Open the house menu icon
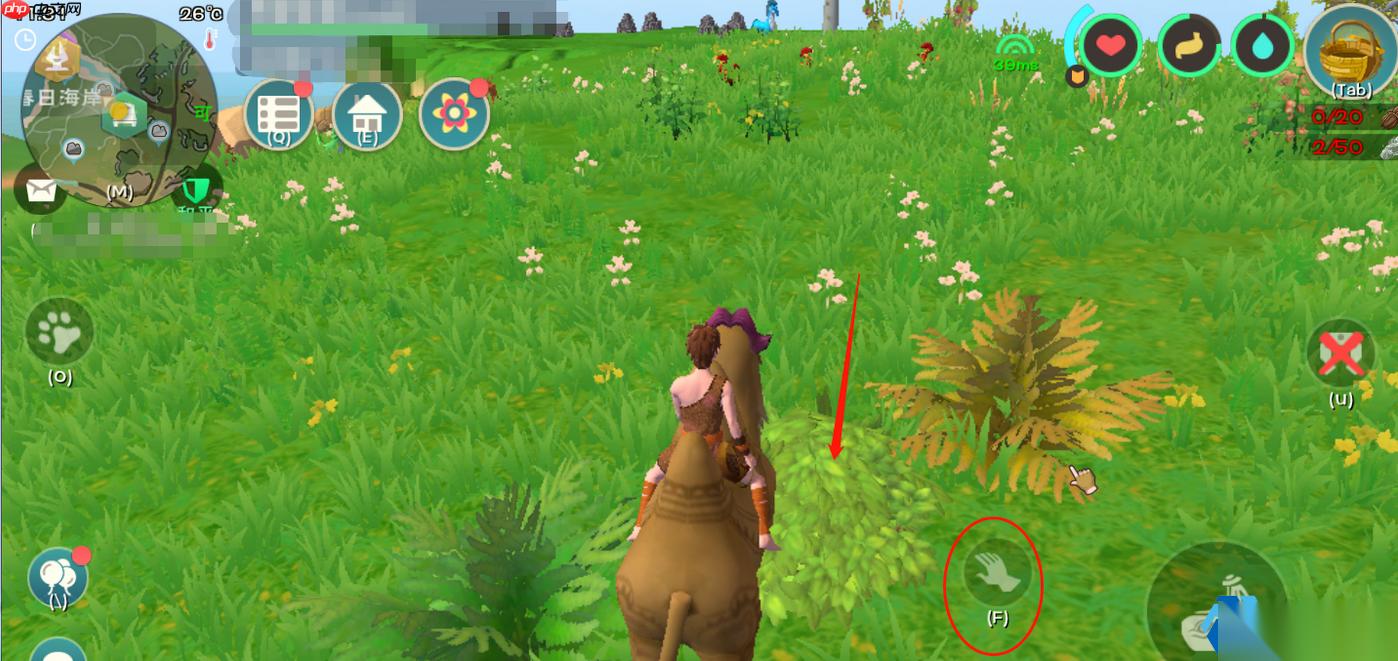This screenshot has width=1398, height=661. 366,115
